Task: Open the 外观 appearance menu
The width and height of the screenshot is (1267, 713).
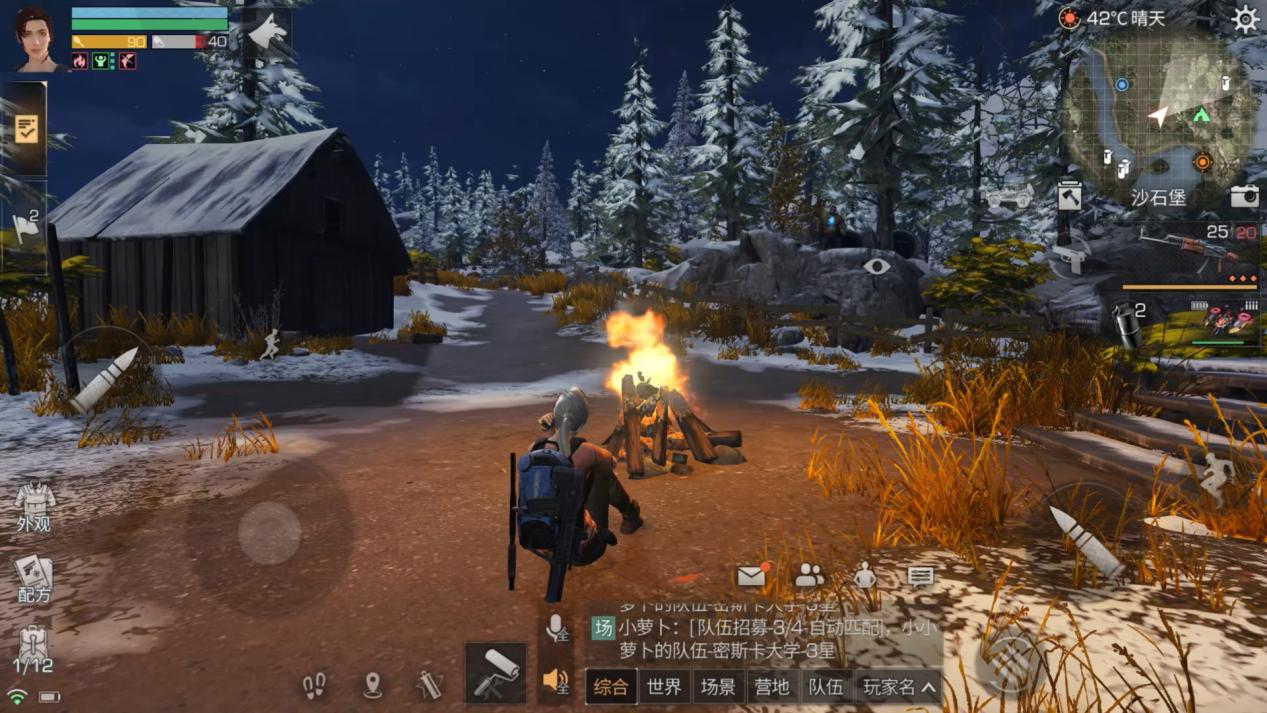Action: click(34, 507)
